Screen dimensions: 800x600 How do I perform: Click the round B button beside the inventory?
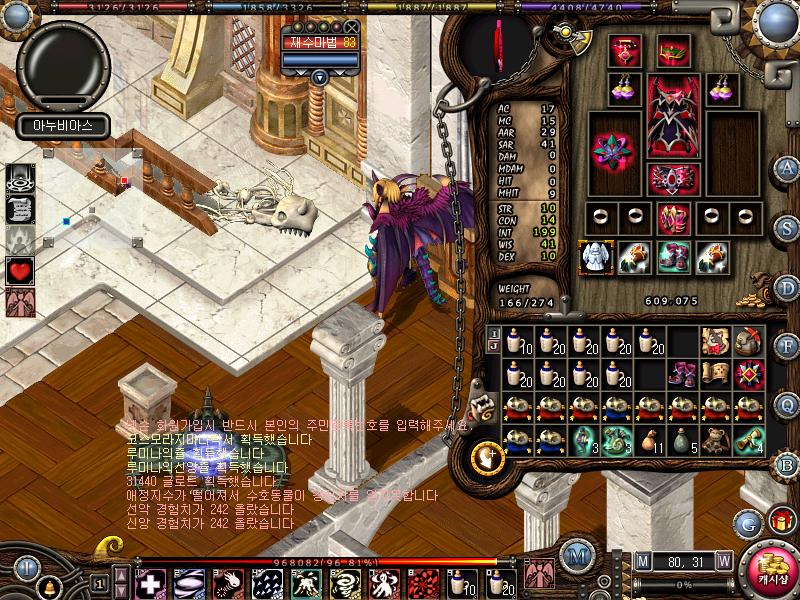pyautogui.click(x=787, y=463)
